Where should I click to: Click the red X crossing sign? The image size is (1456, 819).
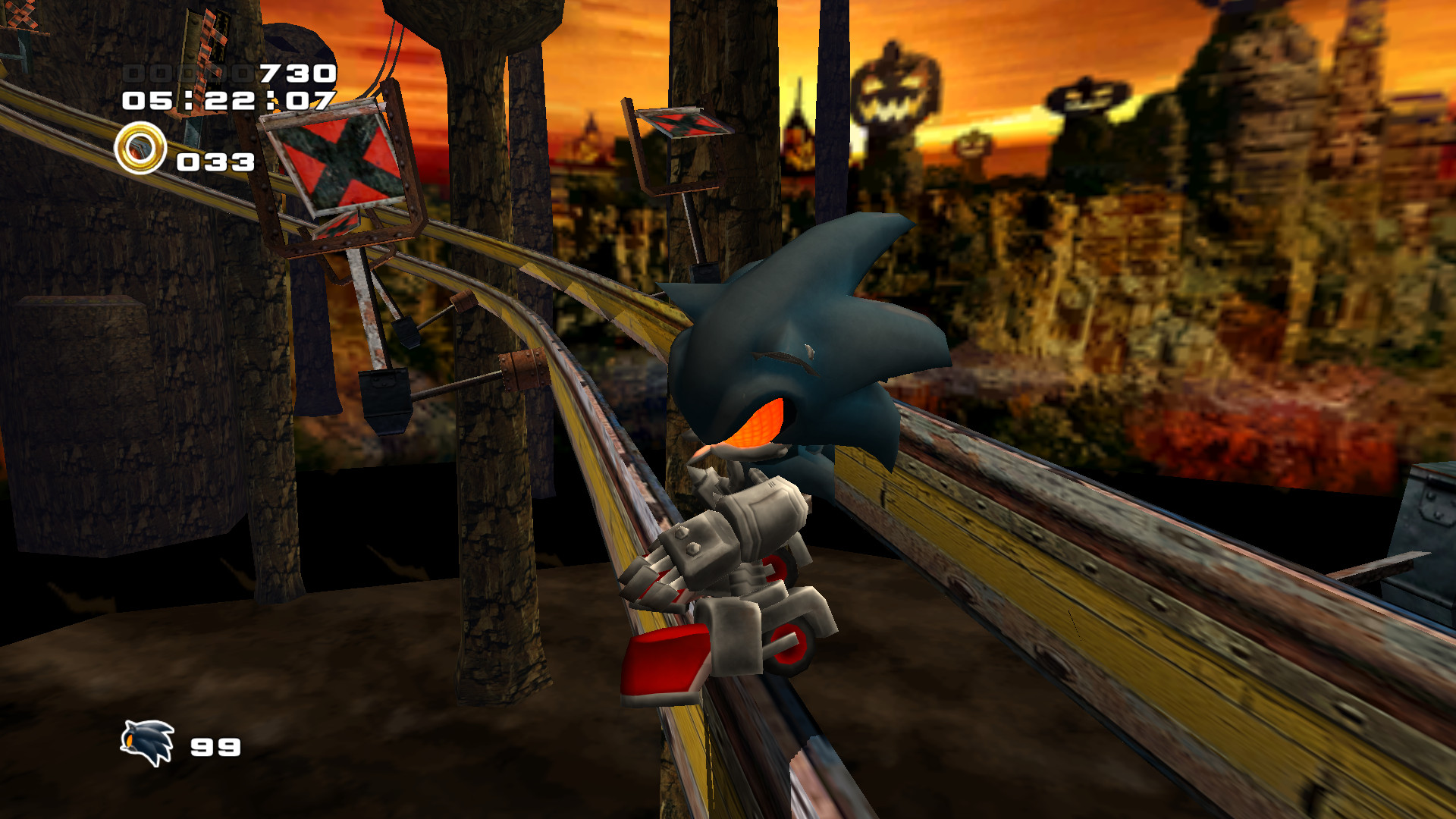pyautogui.click(x=336, y=165)
